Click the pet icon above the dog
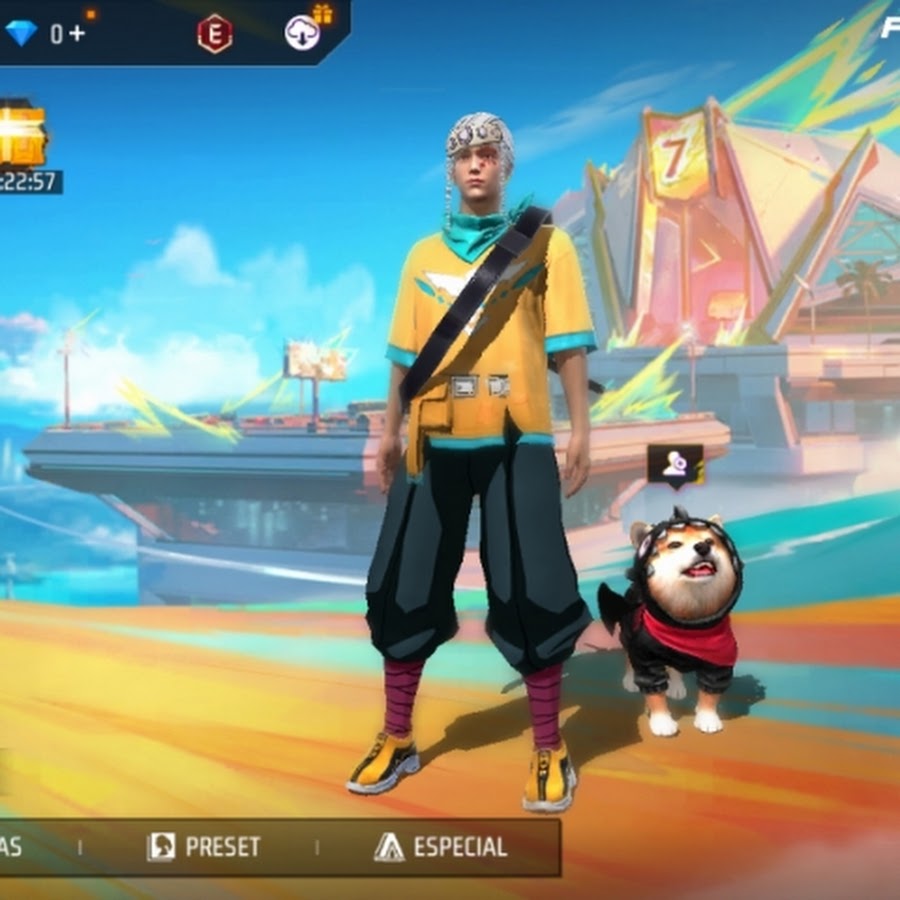Image resolution: width=900 pixels, height=900 pixels. pyautogui.click(x=674, y=464)
